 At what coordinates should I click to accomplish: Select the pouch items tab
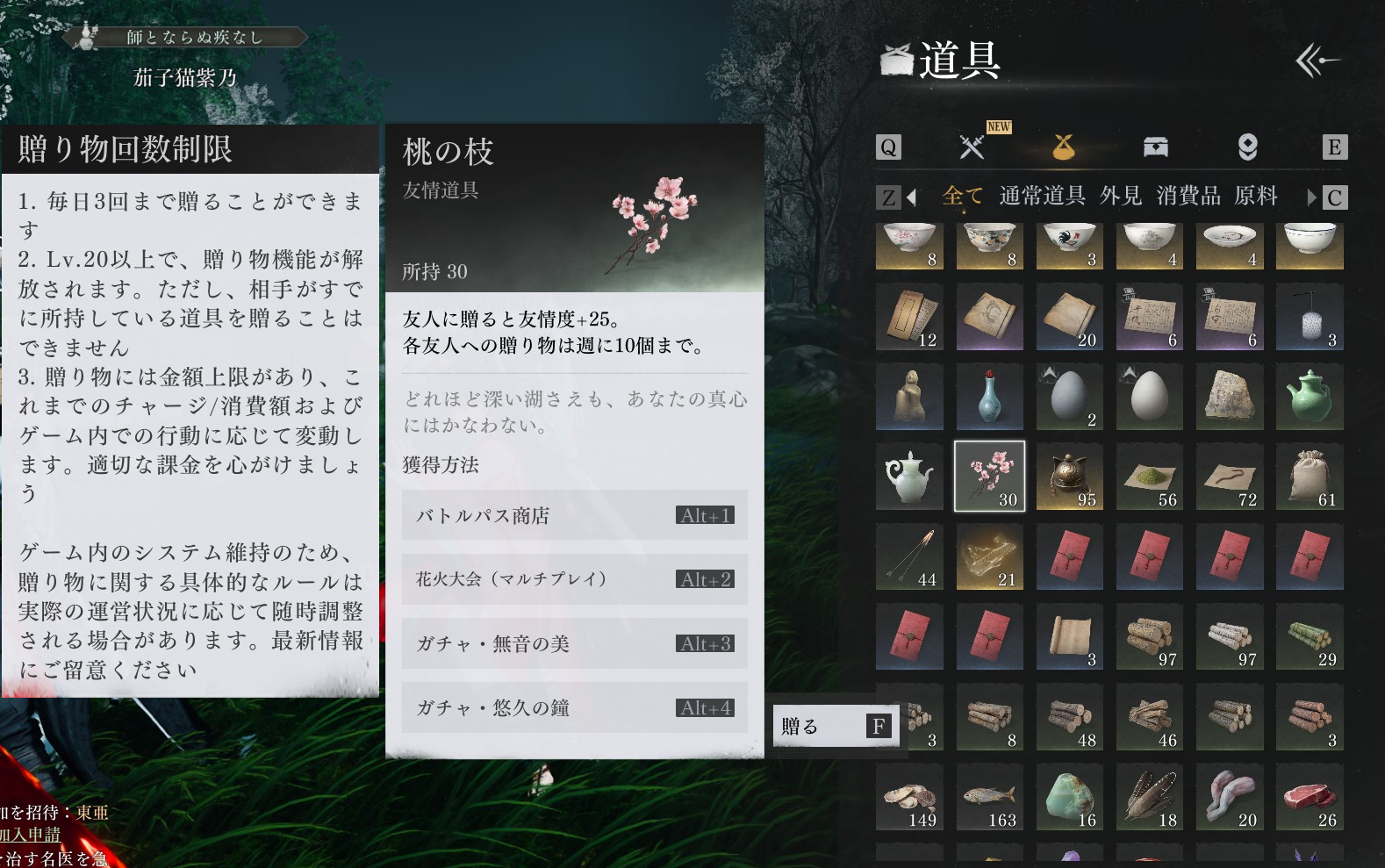[x=1063, y=147]
